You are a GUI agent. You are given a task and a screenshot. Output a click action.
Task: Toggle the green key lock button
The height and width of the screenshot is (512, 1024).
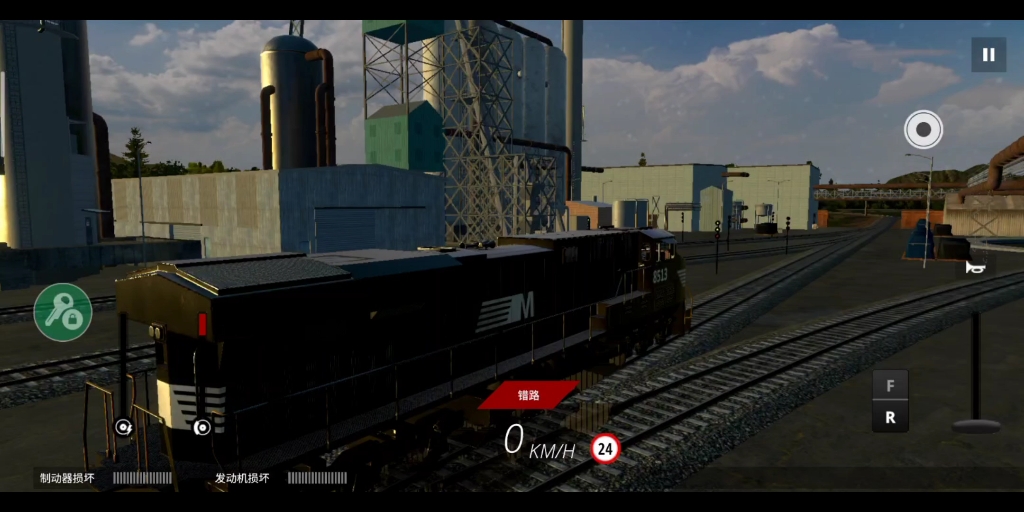click(63, 312)
